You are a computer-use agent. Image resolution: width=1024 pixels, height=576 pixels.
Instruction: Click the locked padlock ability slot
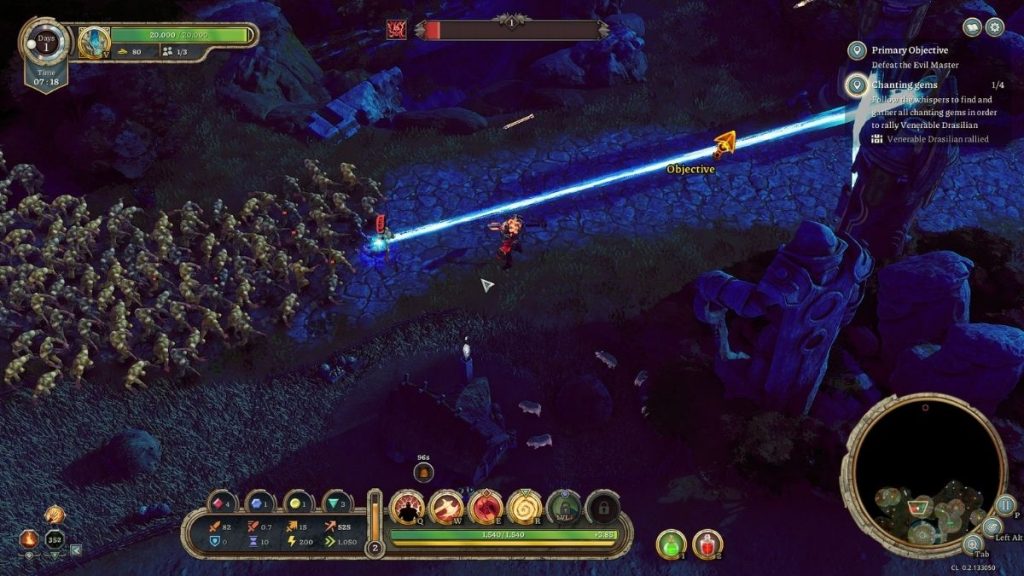(x=602, y=509)
